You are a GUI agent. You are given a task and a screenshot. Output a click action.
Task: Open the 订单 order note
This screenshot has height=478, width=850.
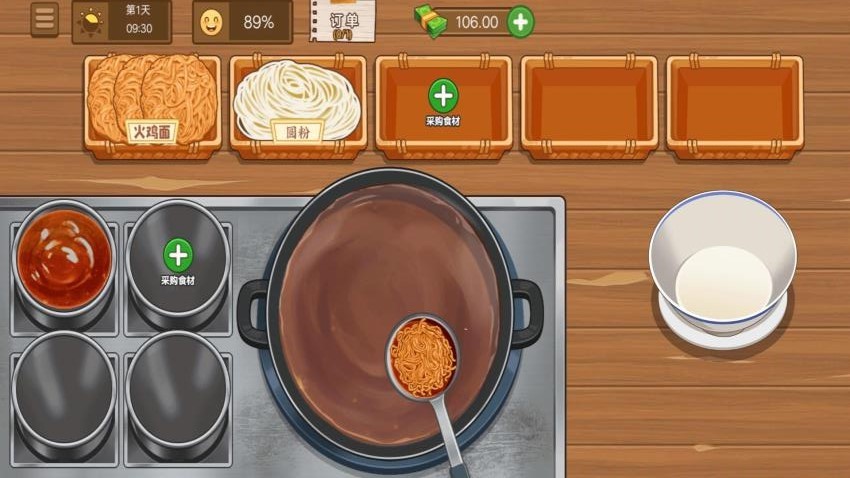(344, 22)
